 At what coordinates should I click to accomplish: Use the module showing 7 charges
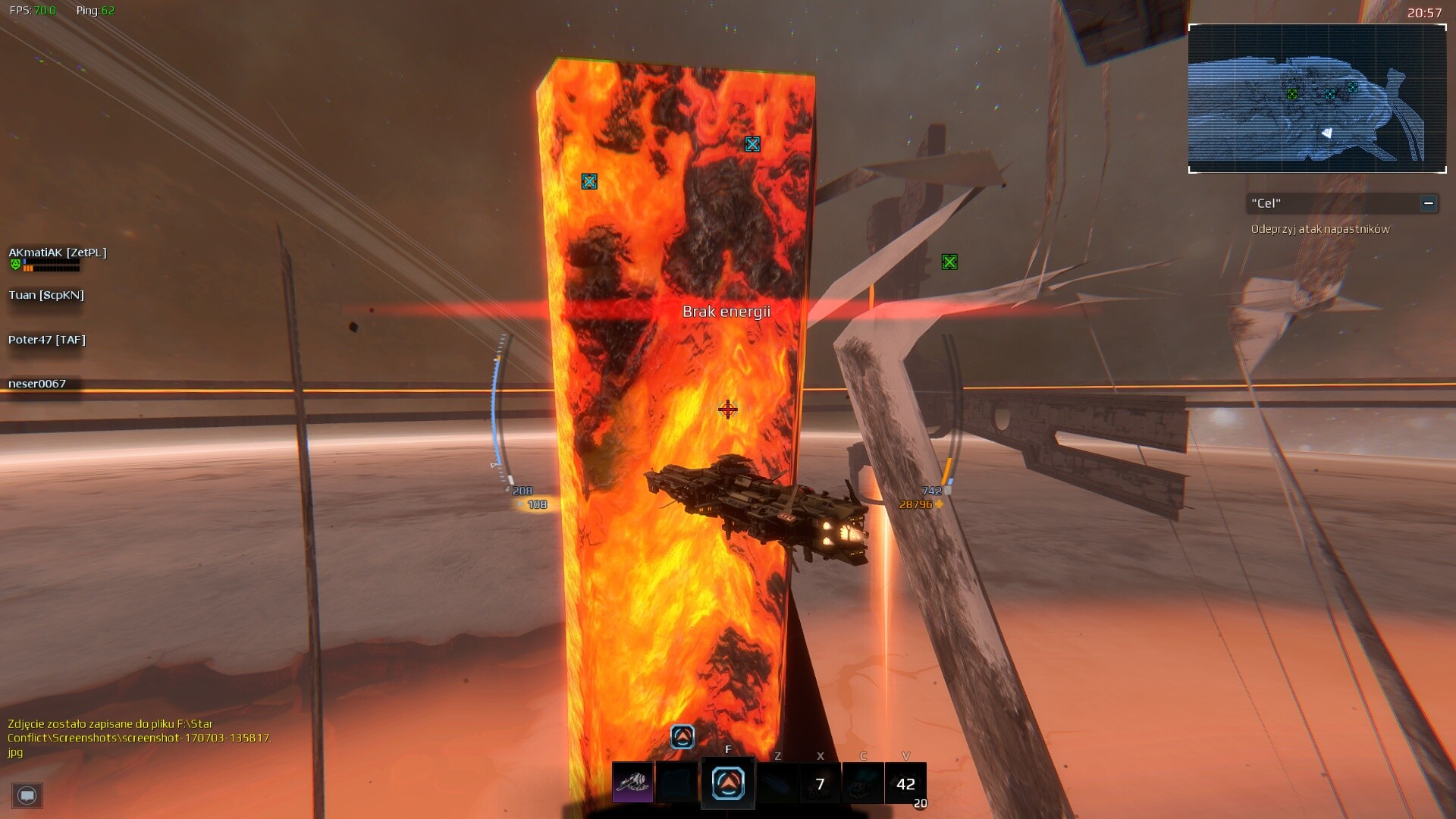click(x=820, y=783)
